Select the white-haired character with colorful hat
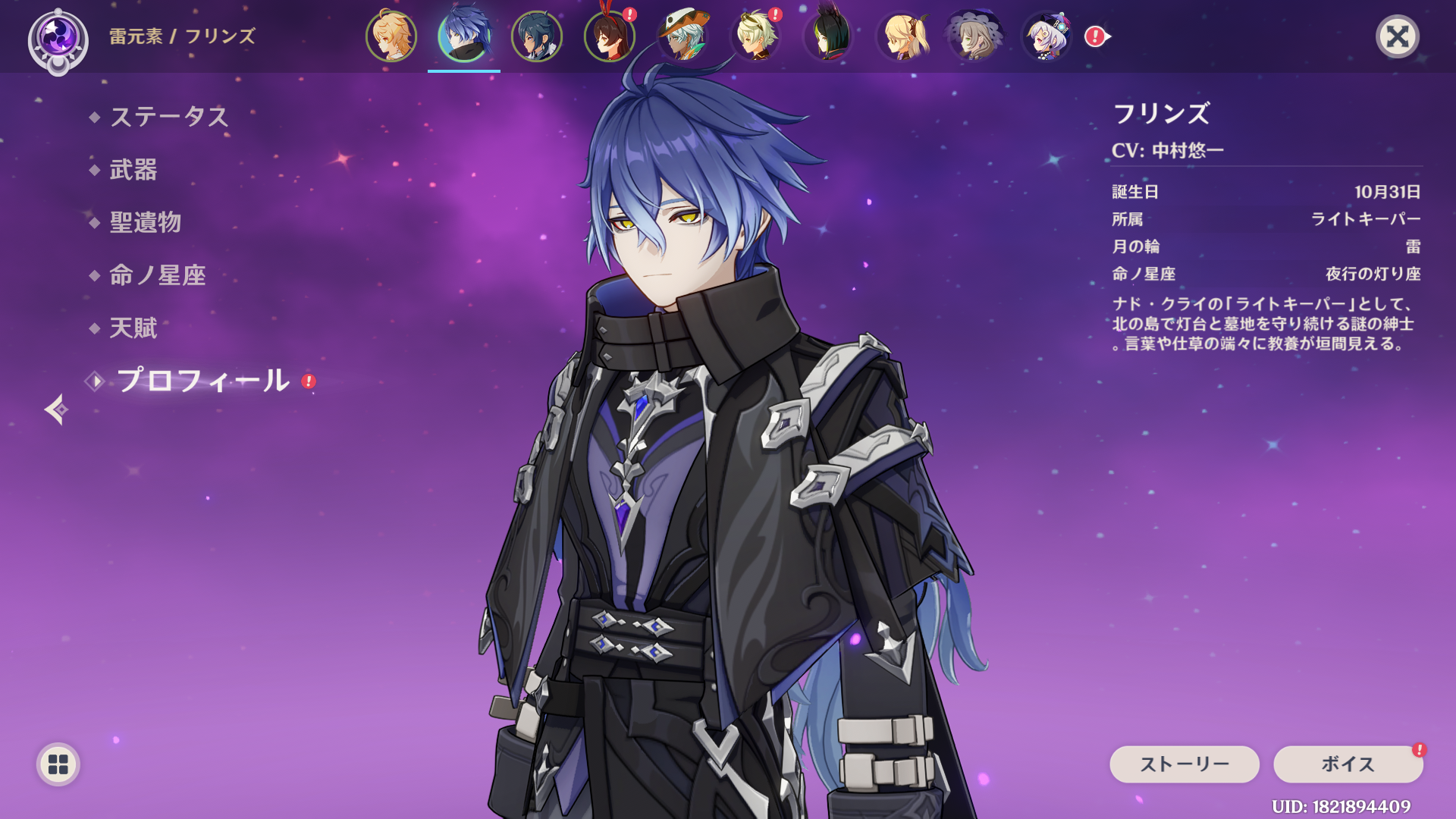 tap(1047, 36)
